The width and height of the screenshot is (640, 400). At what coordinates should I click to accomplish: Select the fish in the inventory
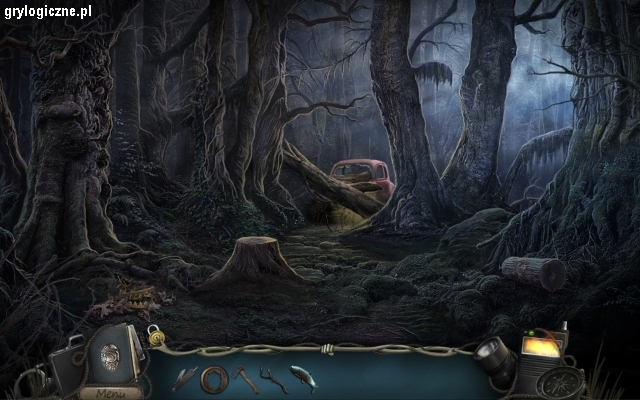click(301, 378)
